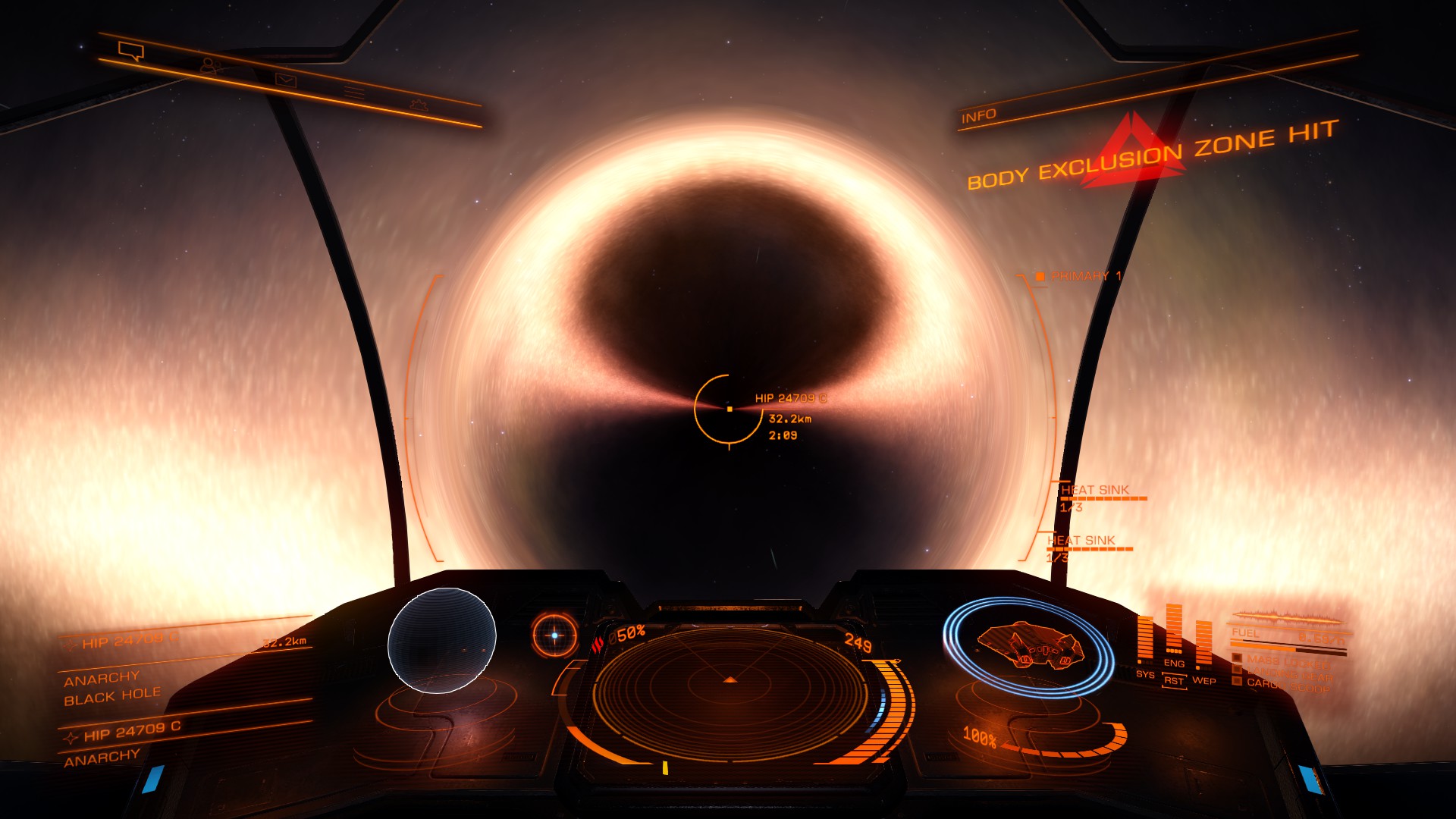Screen dimensions: 1456x819
Task: Open the friends and contacts tab
Action: coord(210,66)
